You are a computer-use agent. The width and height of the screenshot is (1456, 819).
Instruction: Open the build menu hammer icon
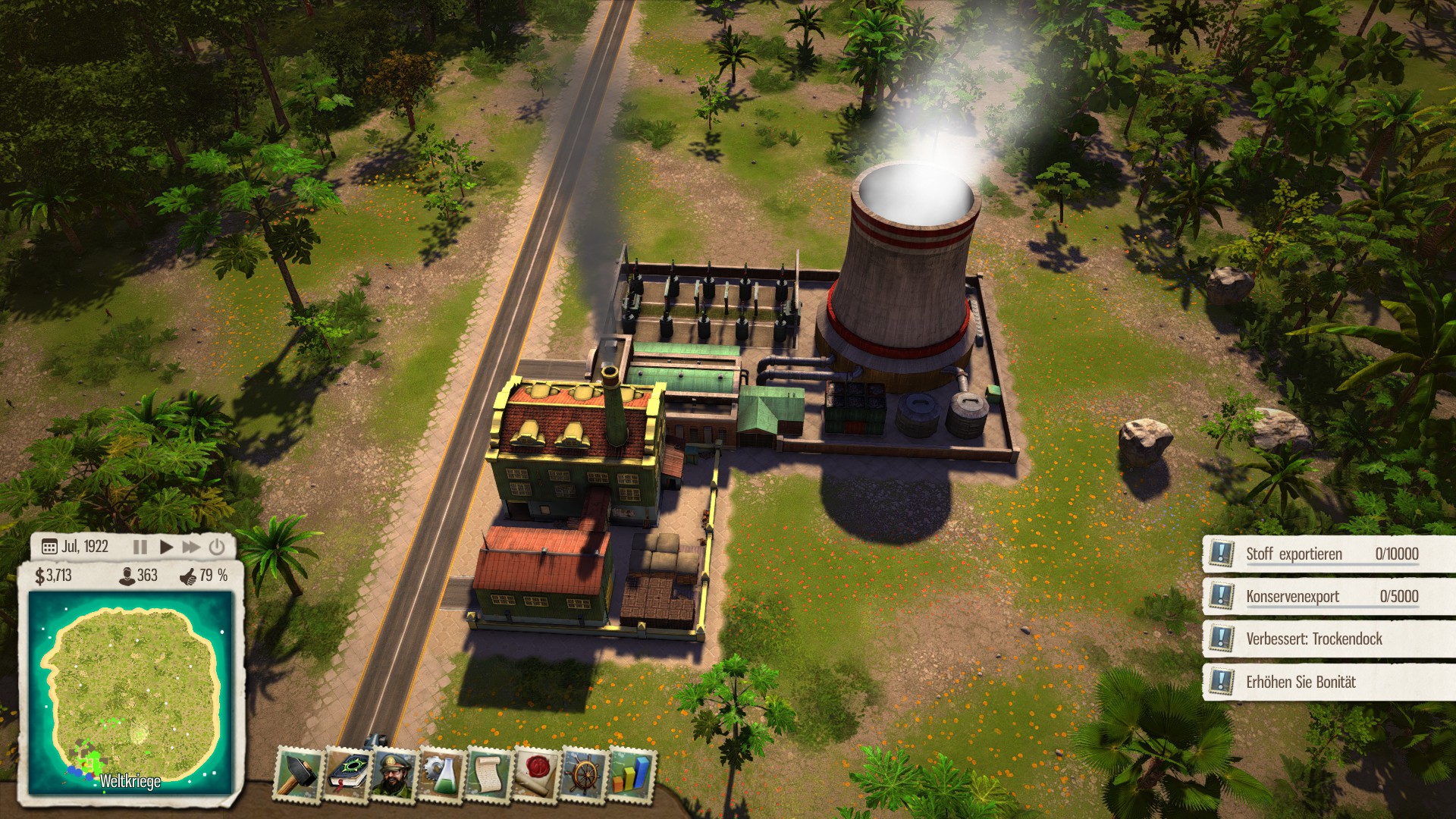297,774
